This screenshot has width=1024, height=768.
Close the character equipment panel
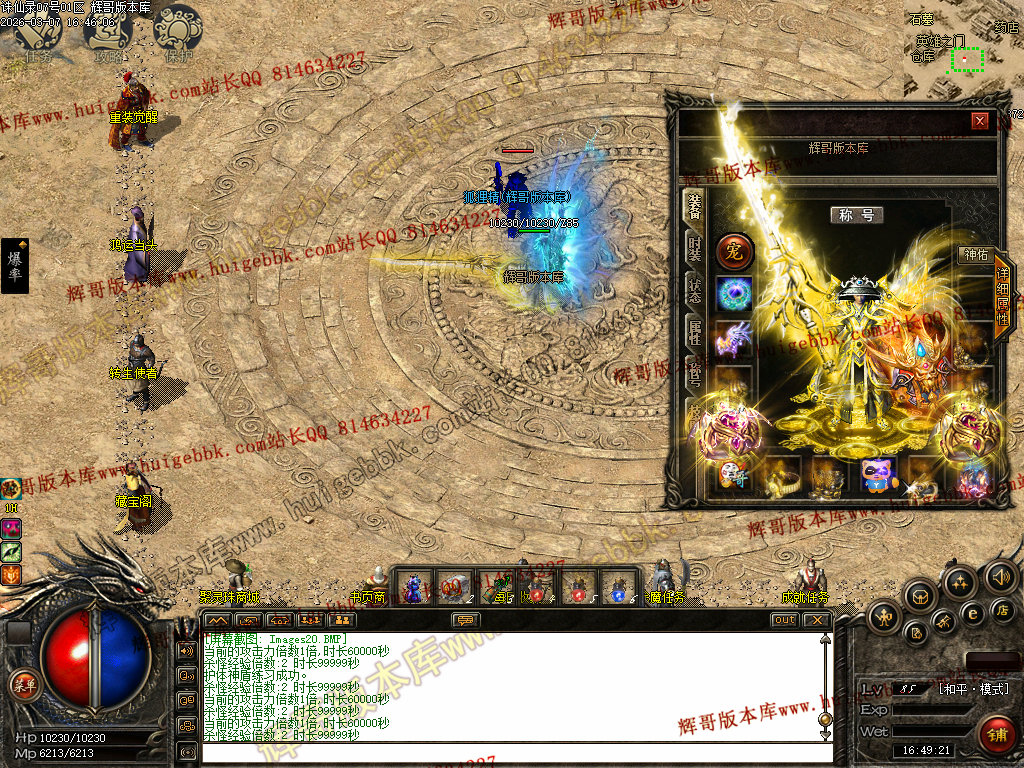(980, 121)
